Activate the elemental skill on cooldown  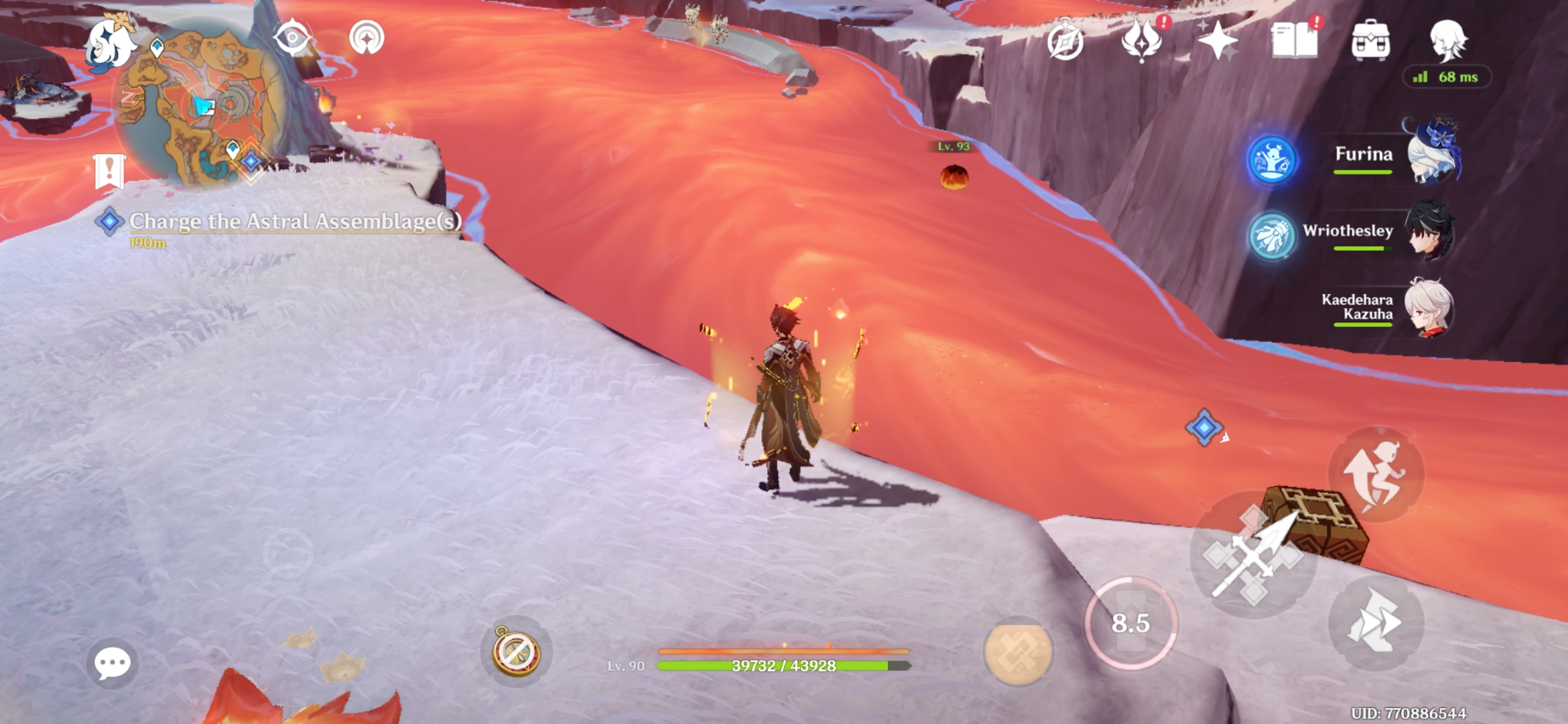tap(1130, 623)
